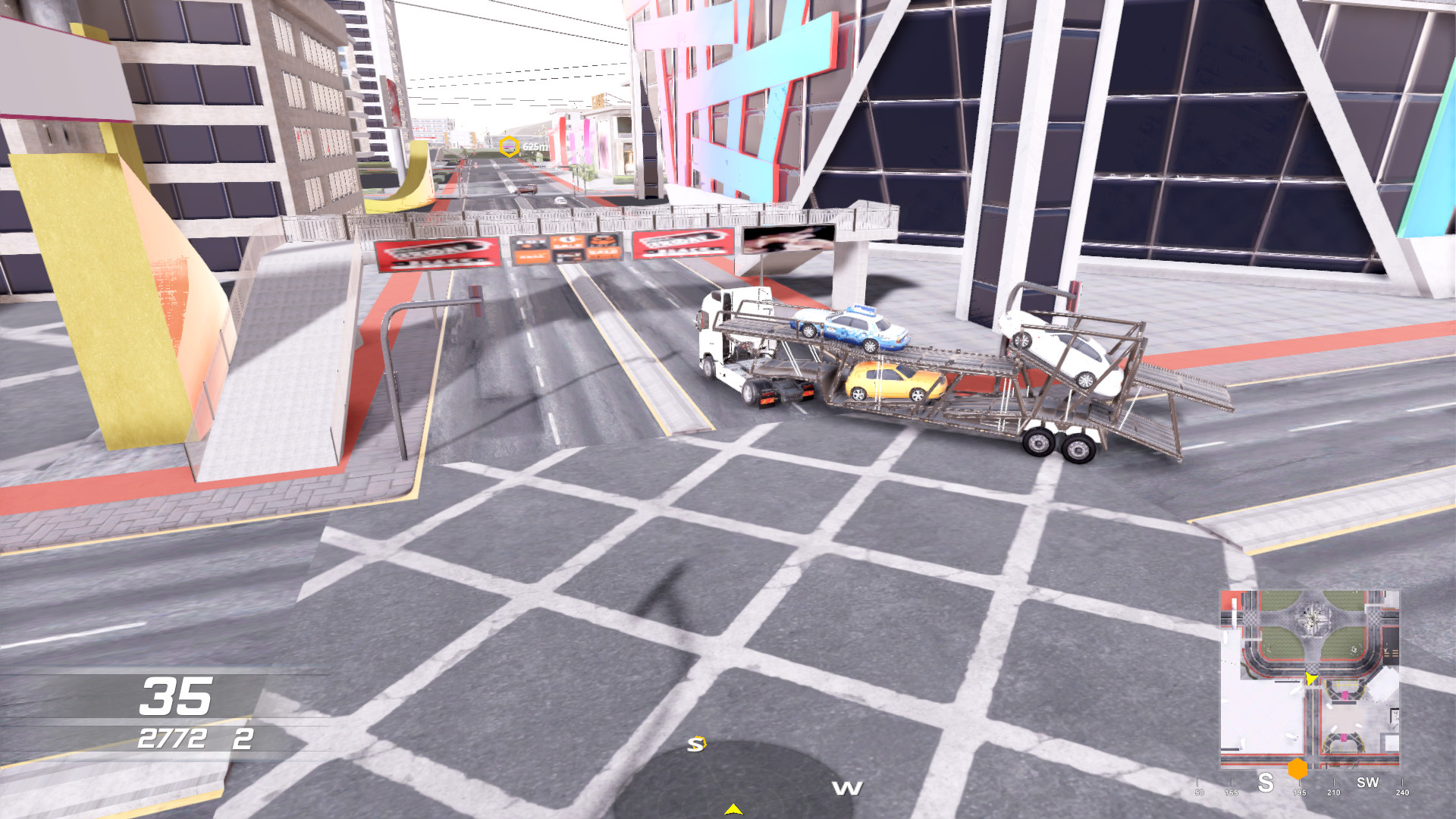Click the pink marker inside the minimap
Image resolution: width=1456 pixels, height=819 pixels.
1345,695
